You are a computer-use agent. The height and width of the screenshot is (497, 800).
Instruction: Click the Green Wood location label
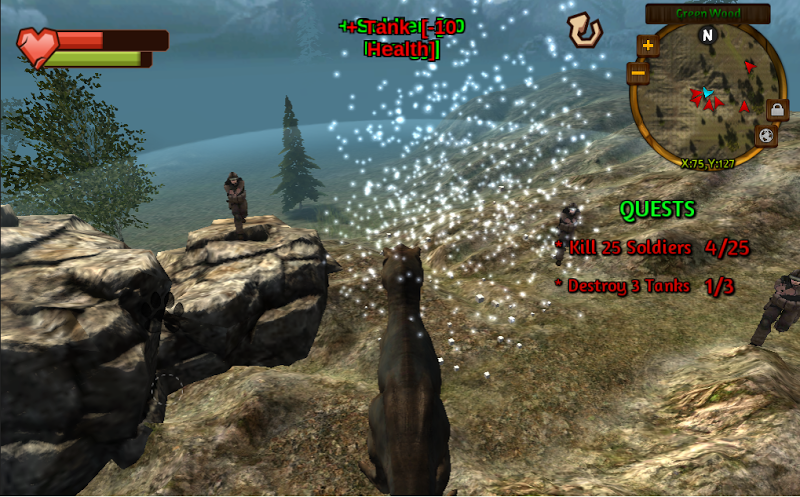[707, 13]
